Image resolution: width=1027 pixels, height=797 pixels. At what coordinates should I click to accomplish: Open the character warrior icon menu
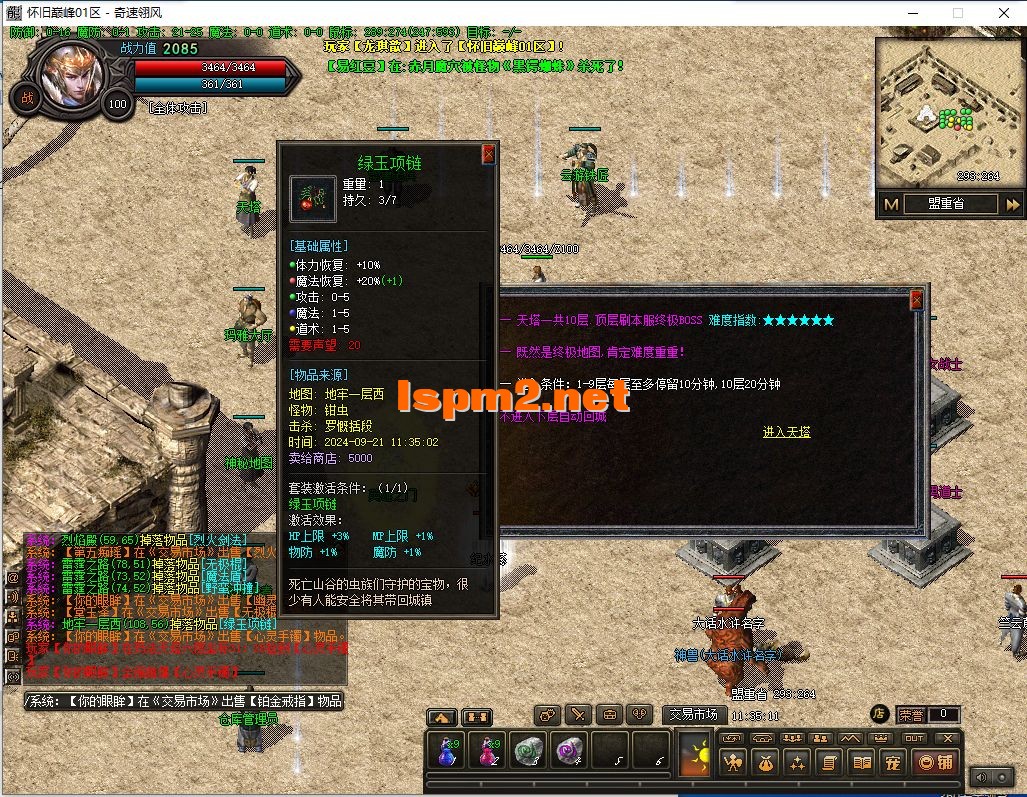pyautogui.click(x=733, y=763)
